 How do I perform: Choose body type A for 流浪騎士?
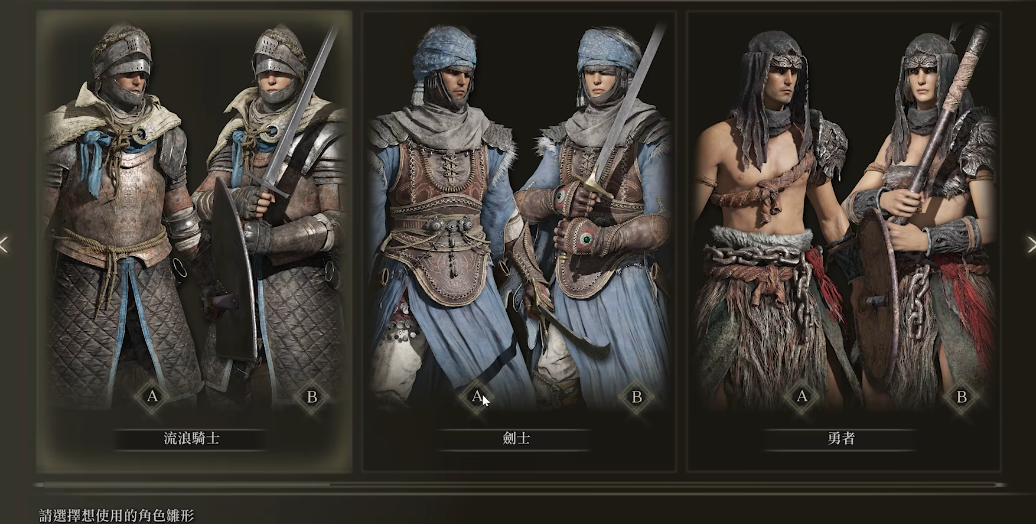(153, 397)
